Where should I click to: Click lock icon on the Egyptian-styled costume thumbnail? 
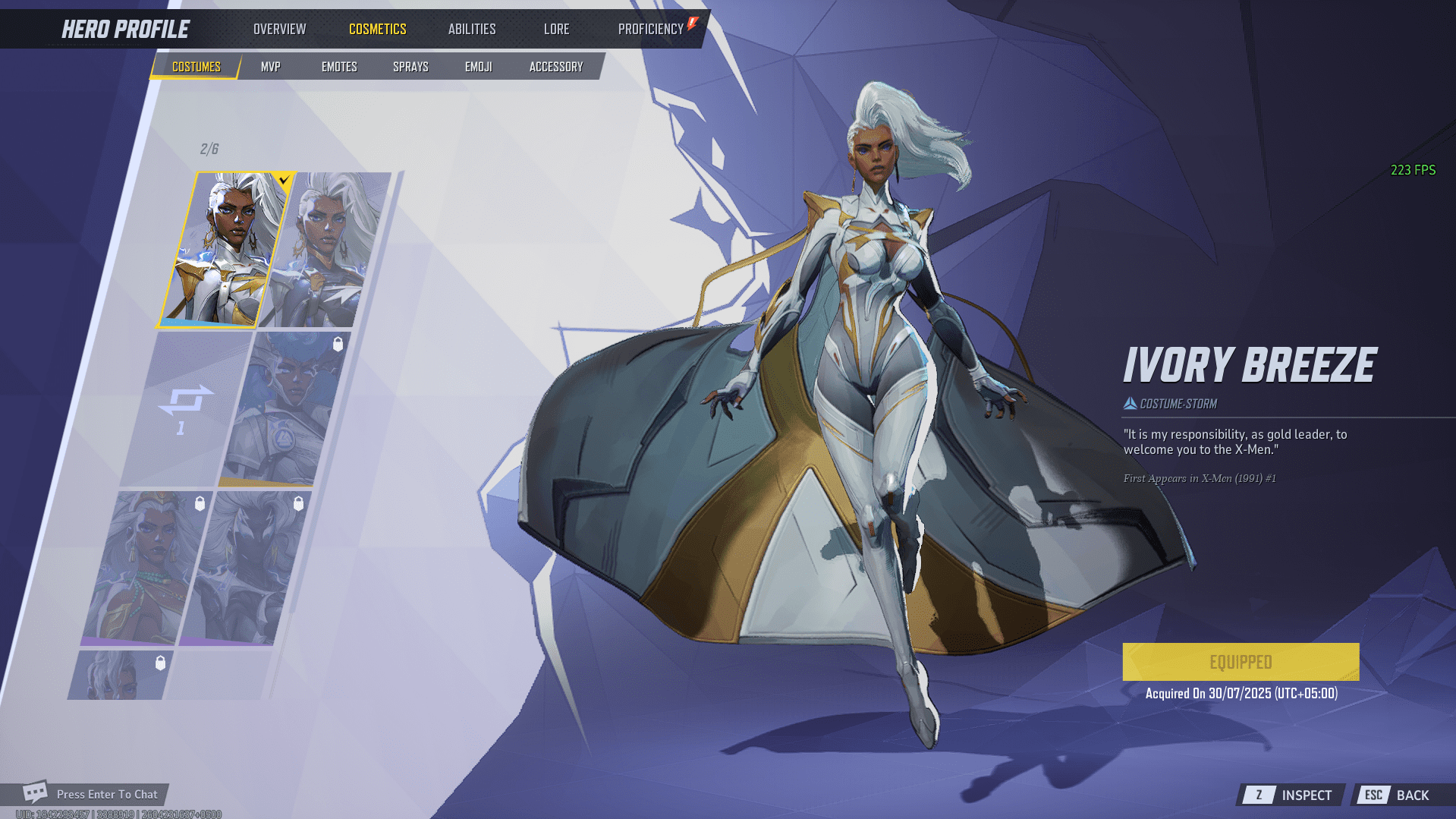(x=200, y=503)
